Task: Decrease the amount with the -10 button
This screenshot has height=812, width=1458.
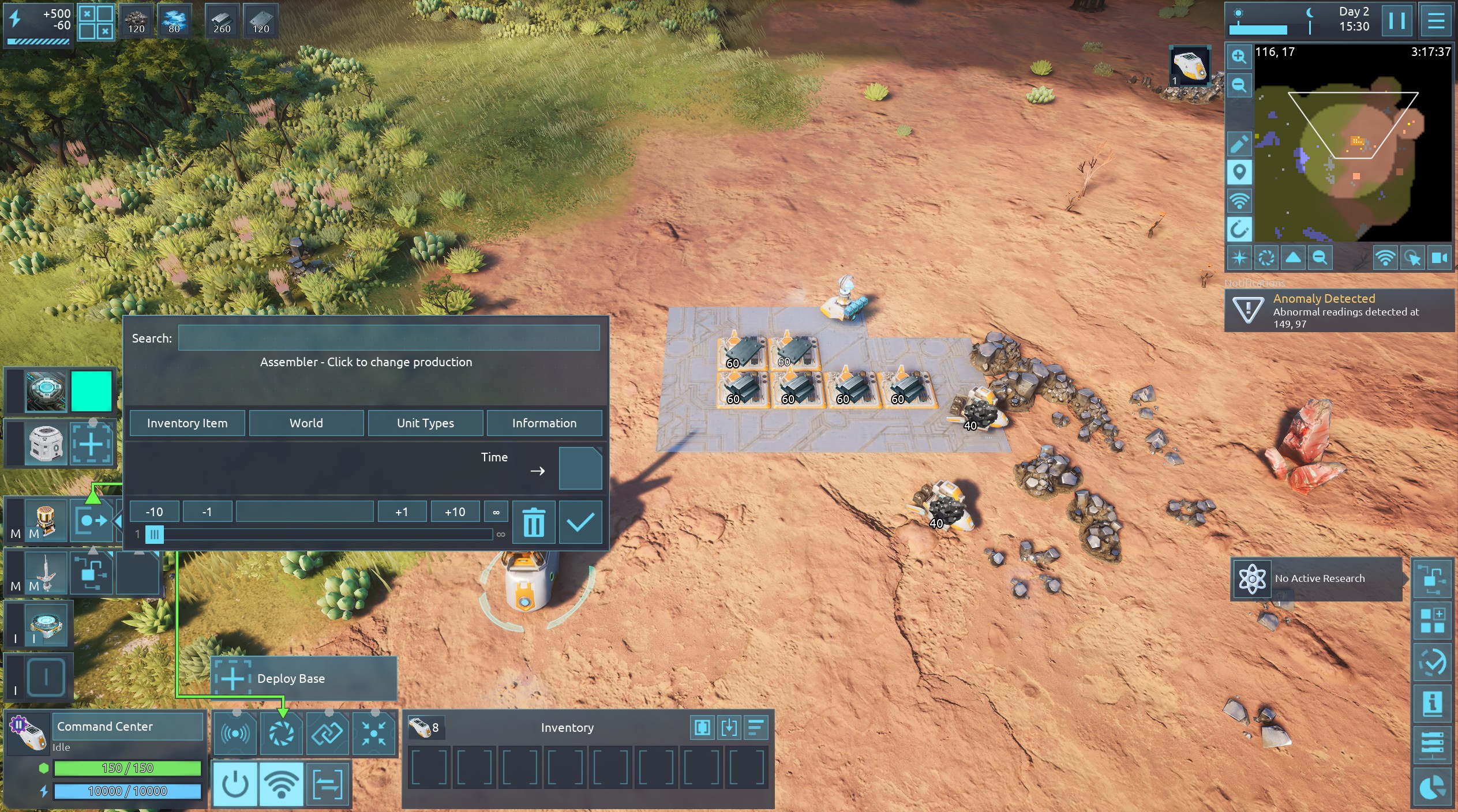Action: 154,512
